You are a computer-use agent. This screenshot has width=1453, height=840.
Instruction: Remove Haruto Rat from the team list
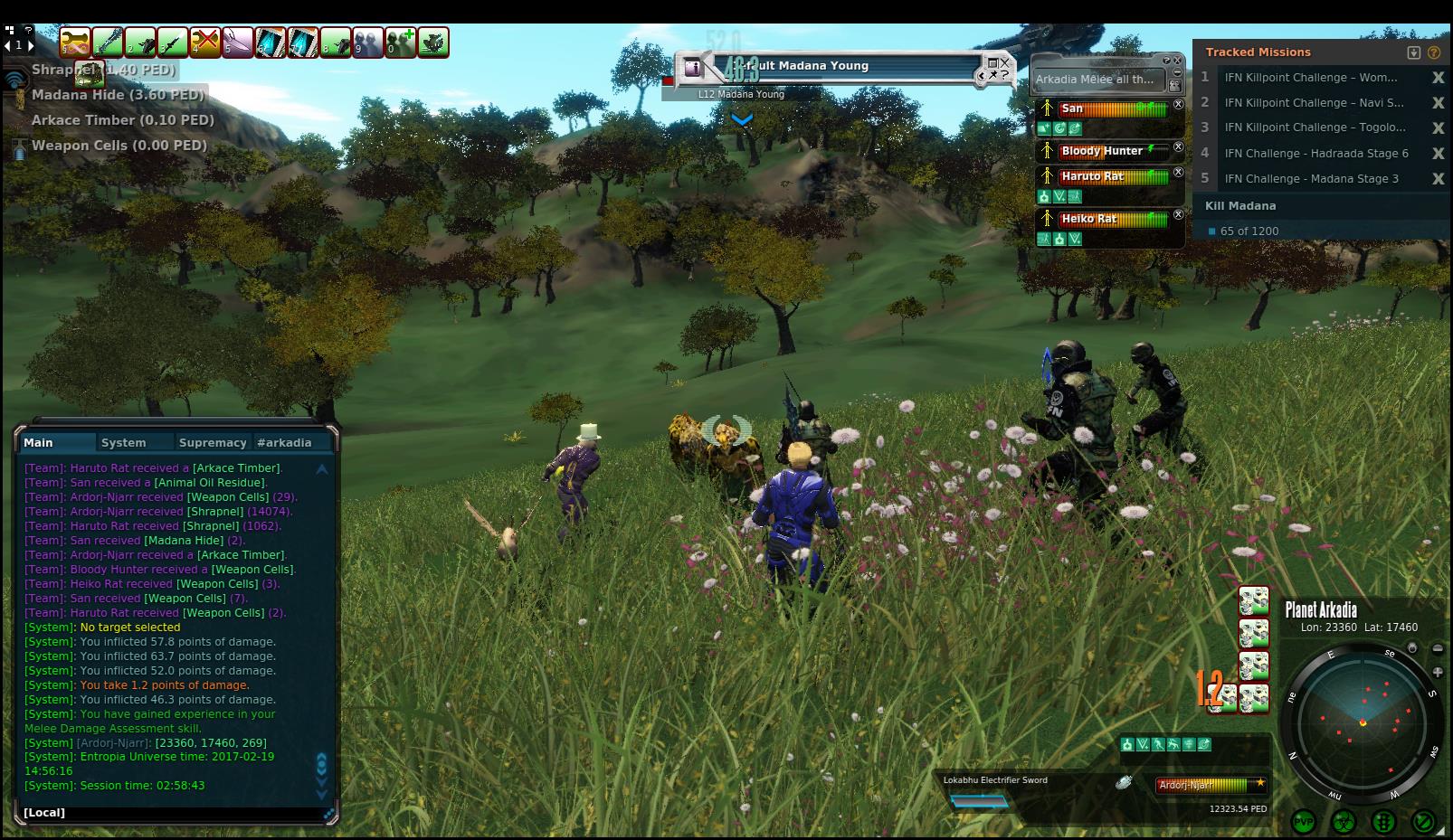pyautogui.click(x=1178, y=173)
